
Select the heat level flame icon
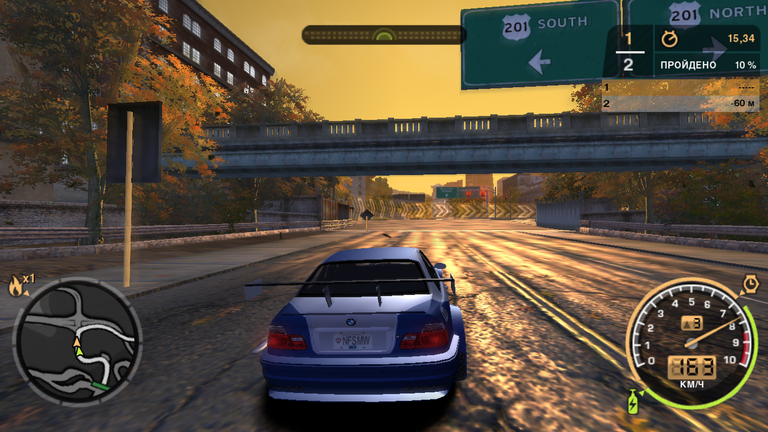click(x=16, y=285)
